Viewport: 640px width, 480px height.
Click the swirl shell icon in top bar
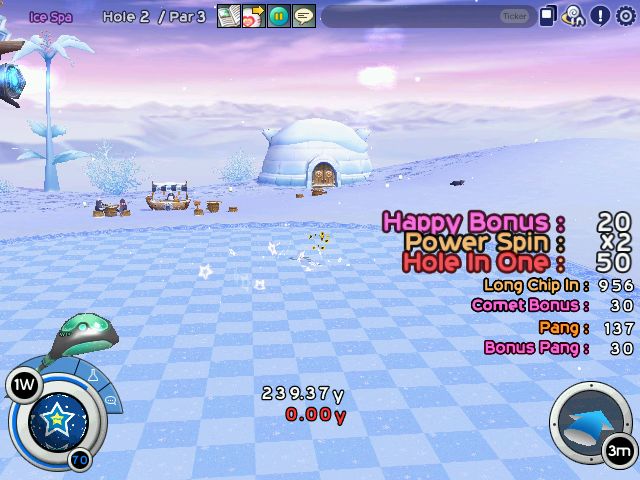click(574, 16)
